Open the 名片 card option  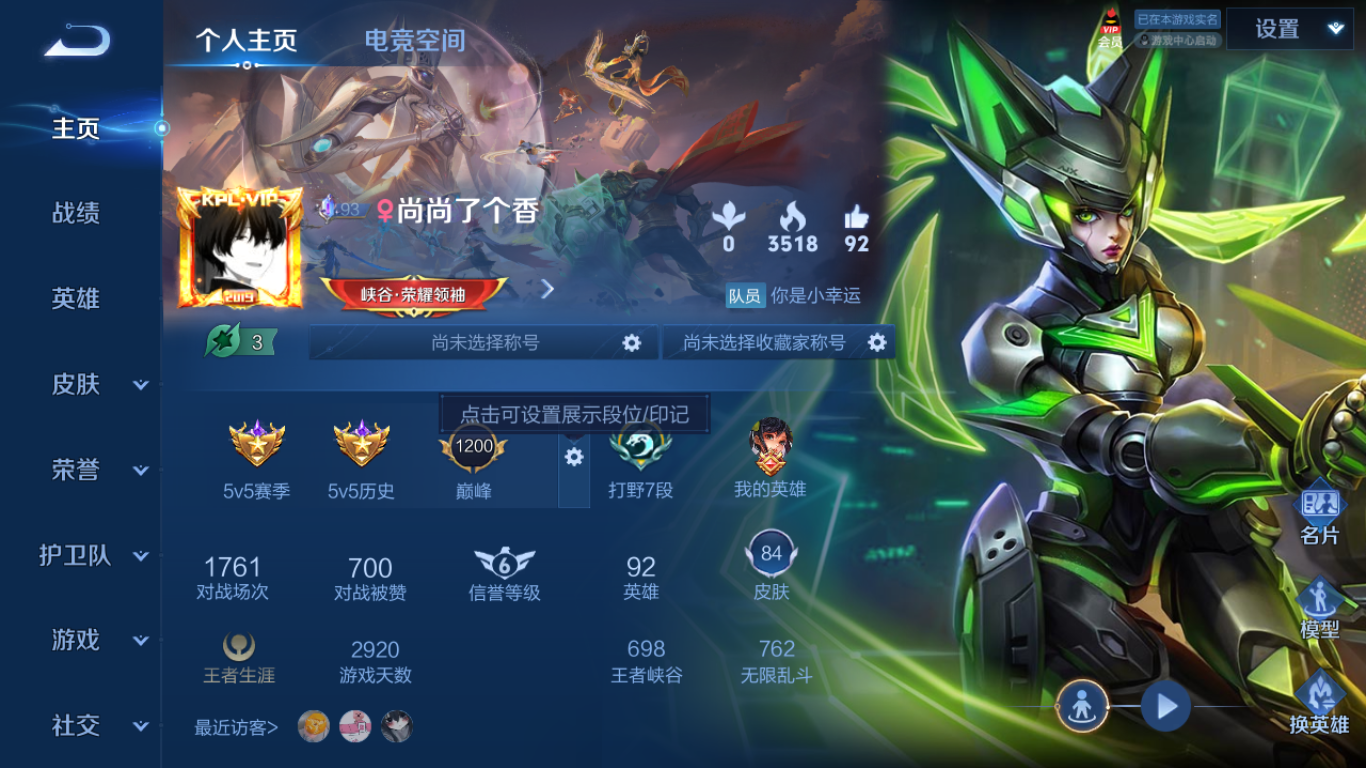pyautogui.click(x=1319, y=512)
